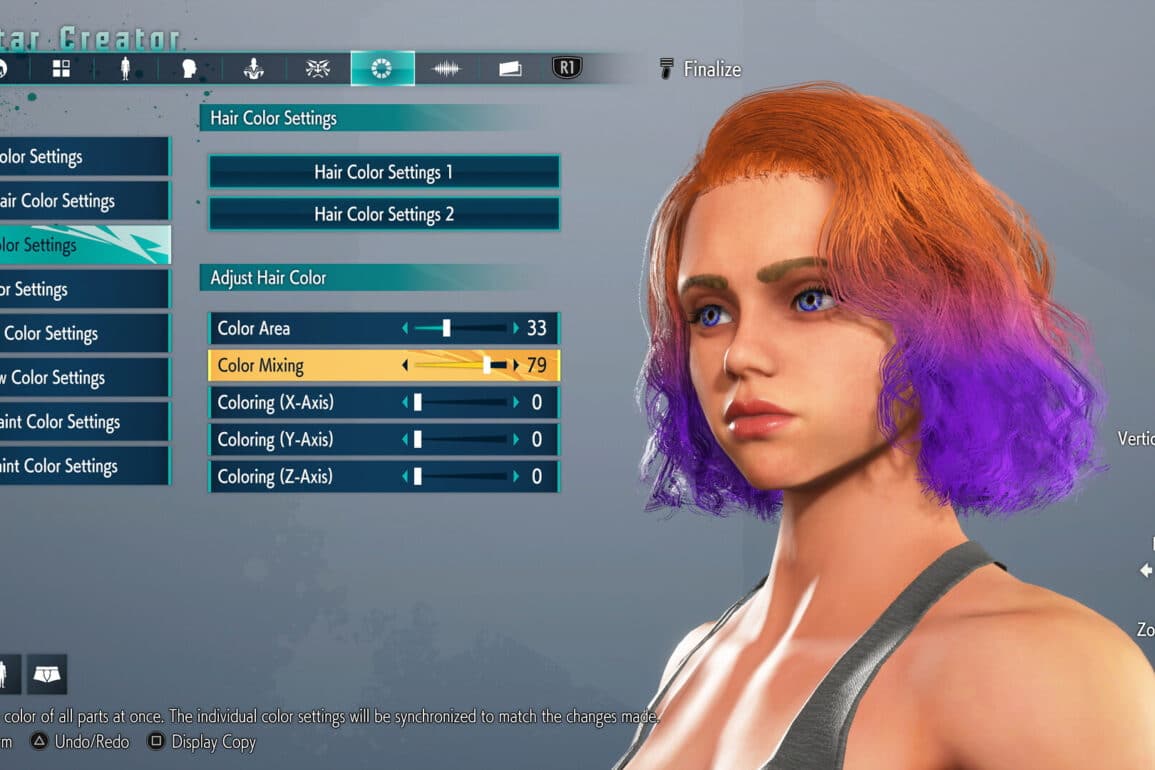Image resolution: width=1155 pixels, height=770 pixels.
Task: Decrease Color Mixing with left arrow
Action: point(405,365)
